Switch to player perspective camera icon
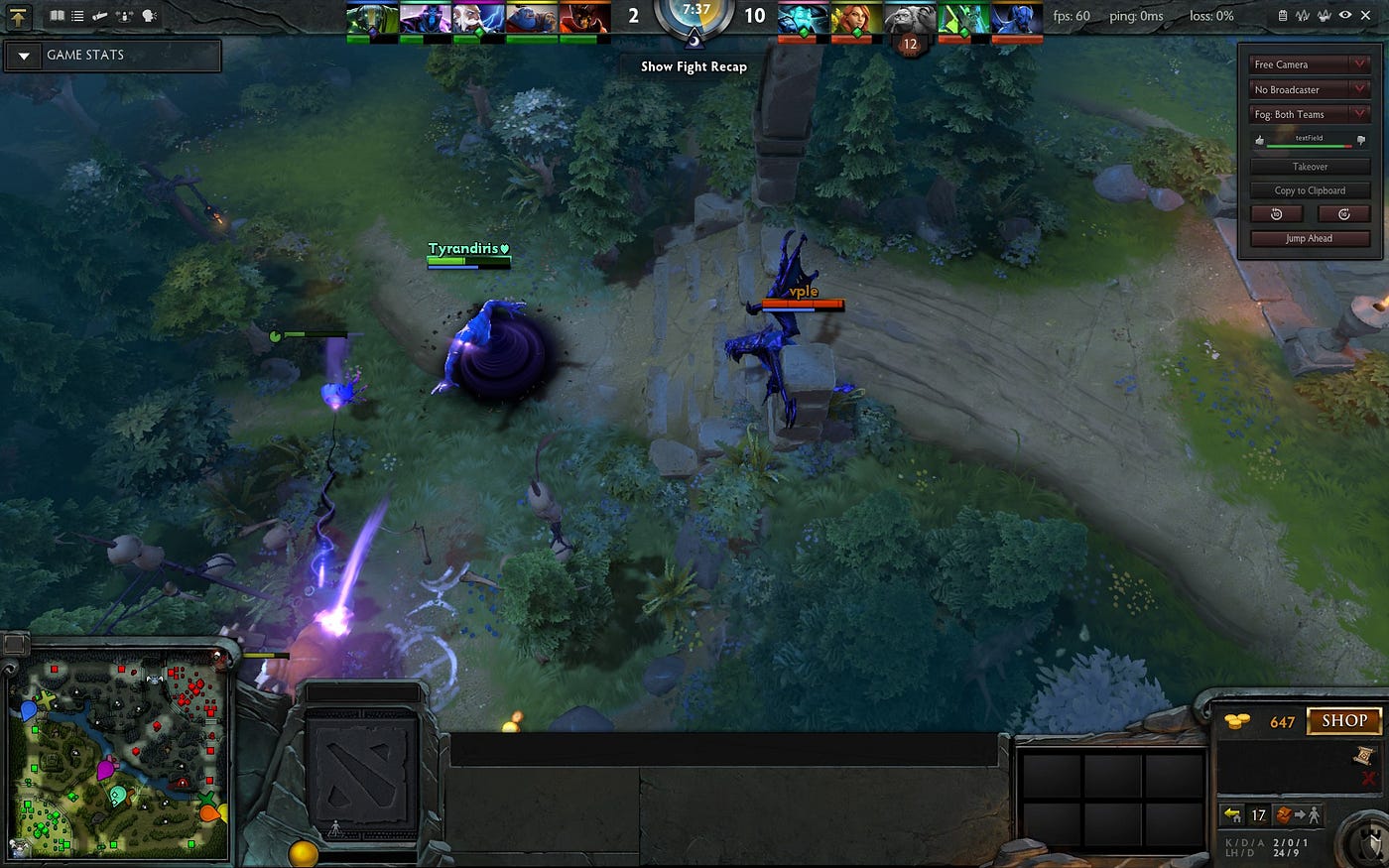Viewport: 1389px width, 868px height. pos(124,15)
